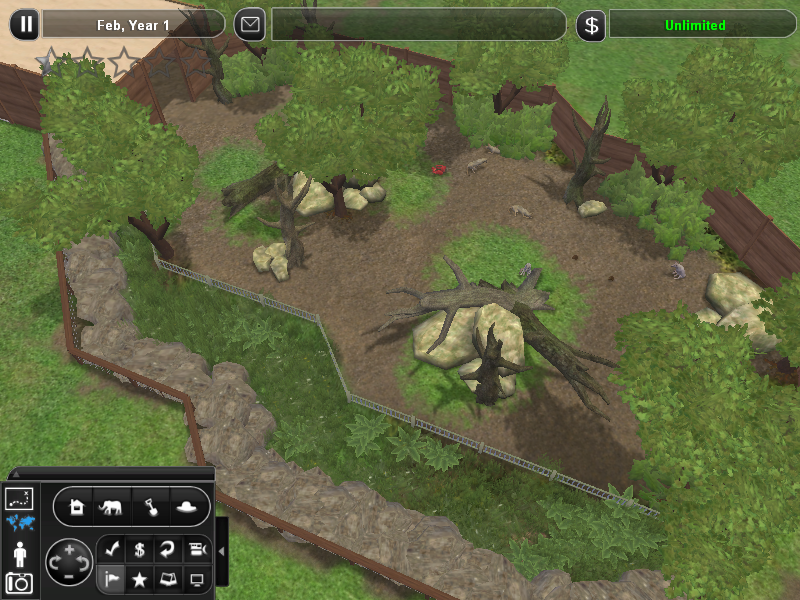Switch to the overview map mode

coord(19,498)
